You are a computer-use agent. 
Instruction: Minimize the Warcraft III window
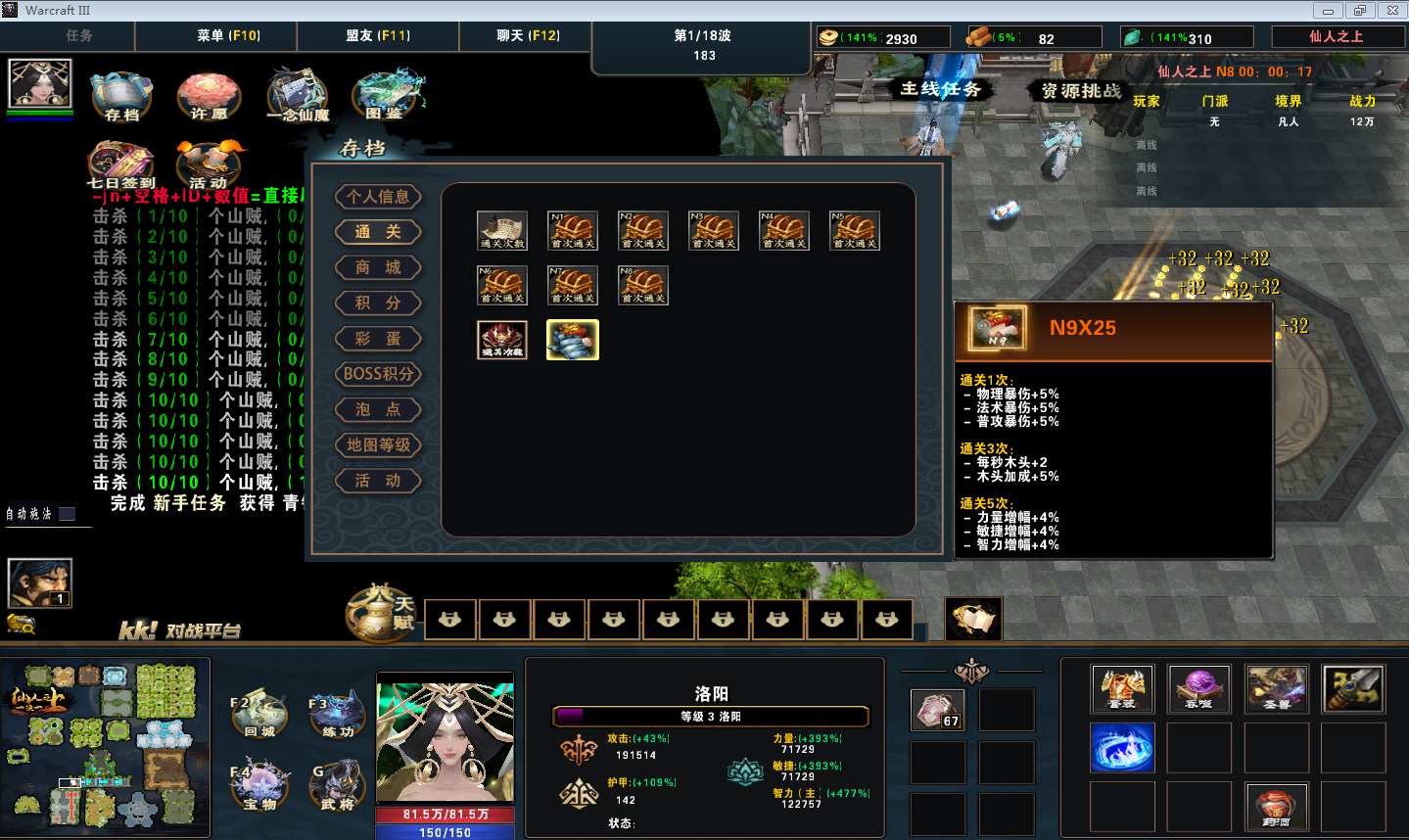(x=1328, y=11)
